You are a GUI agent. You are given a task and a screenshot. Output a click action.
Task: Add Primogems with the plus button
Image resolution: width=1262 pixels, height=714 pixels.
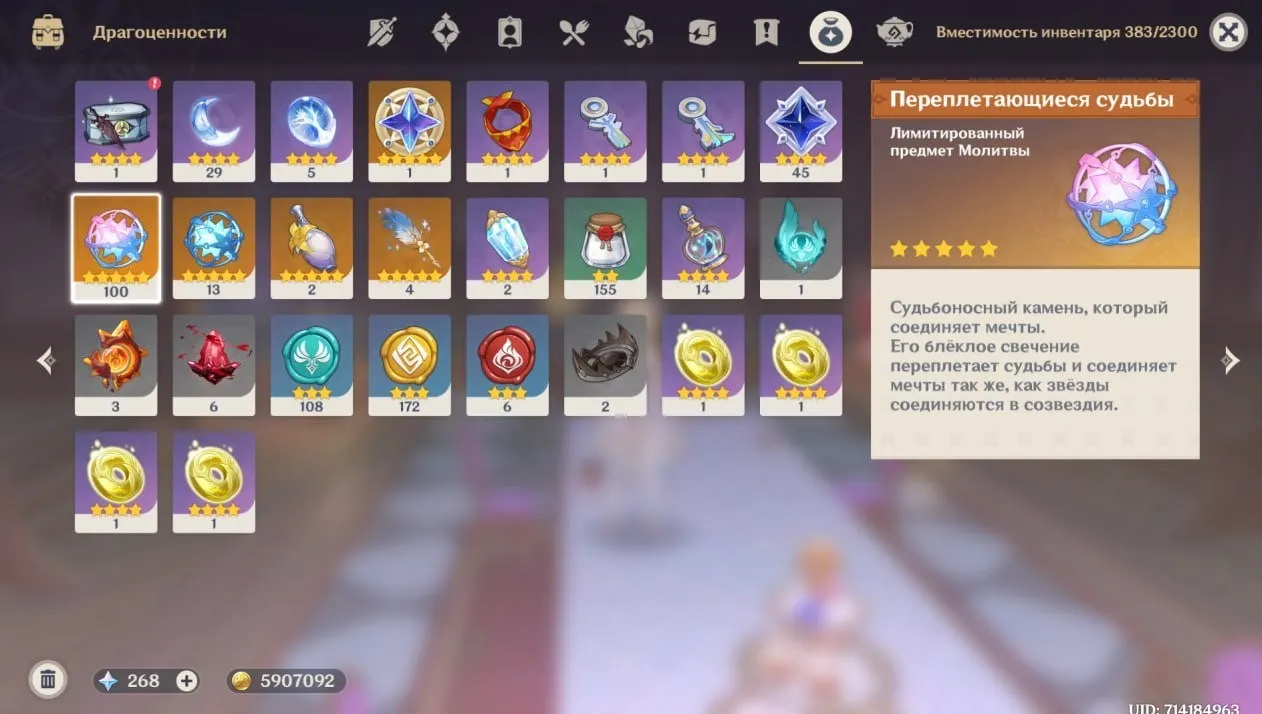point(186,680)
